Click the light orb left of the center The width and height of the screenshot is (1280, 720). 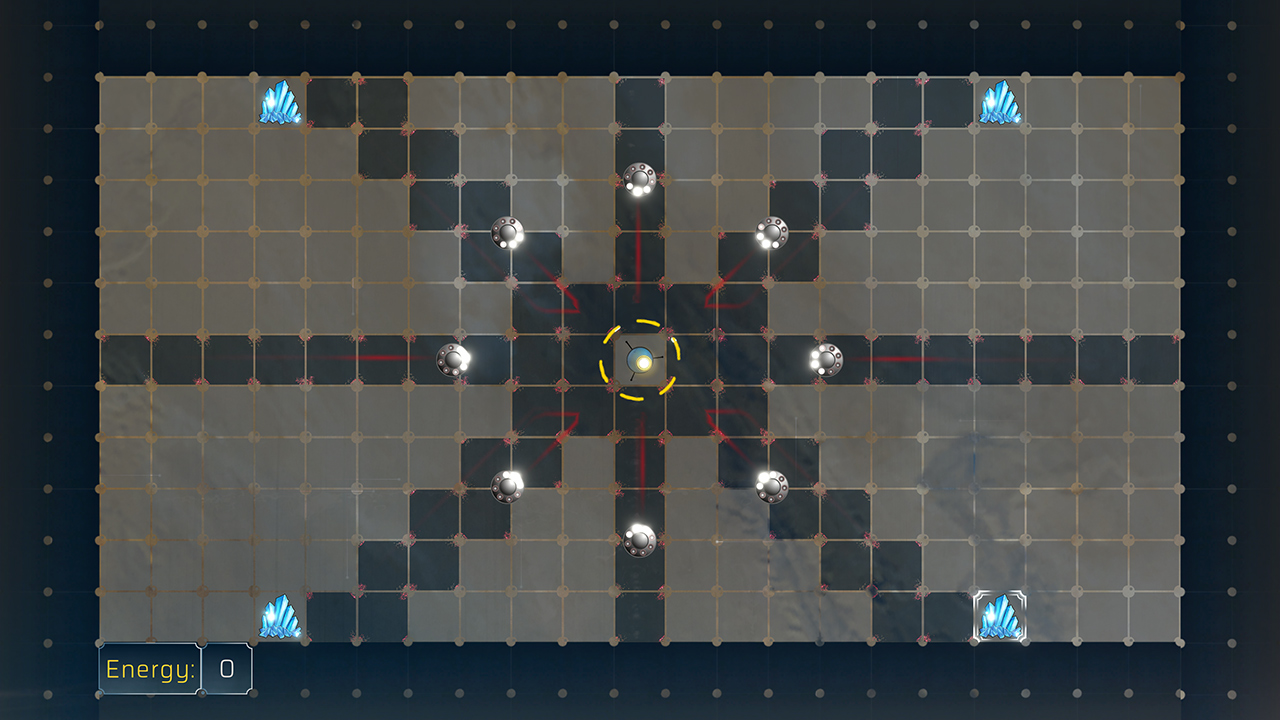coord(452,360)
